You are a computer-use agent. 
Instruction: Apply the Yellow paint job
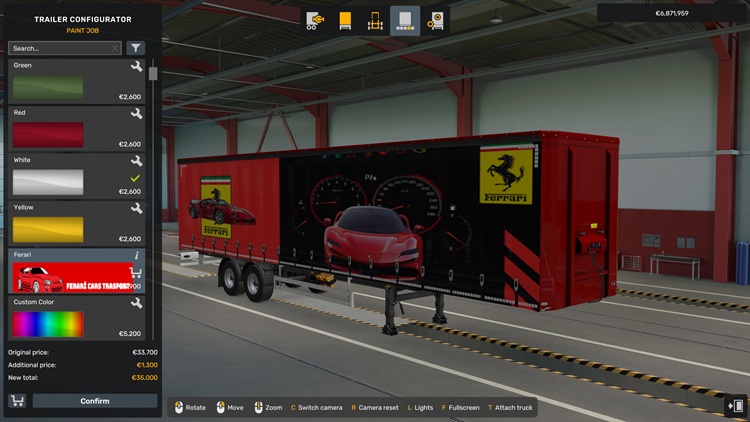[x=48, y=228]
